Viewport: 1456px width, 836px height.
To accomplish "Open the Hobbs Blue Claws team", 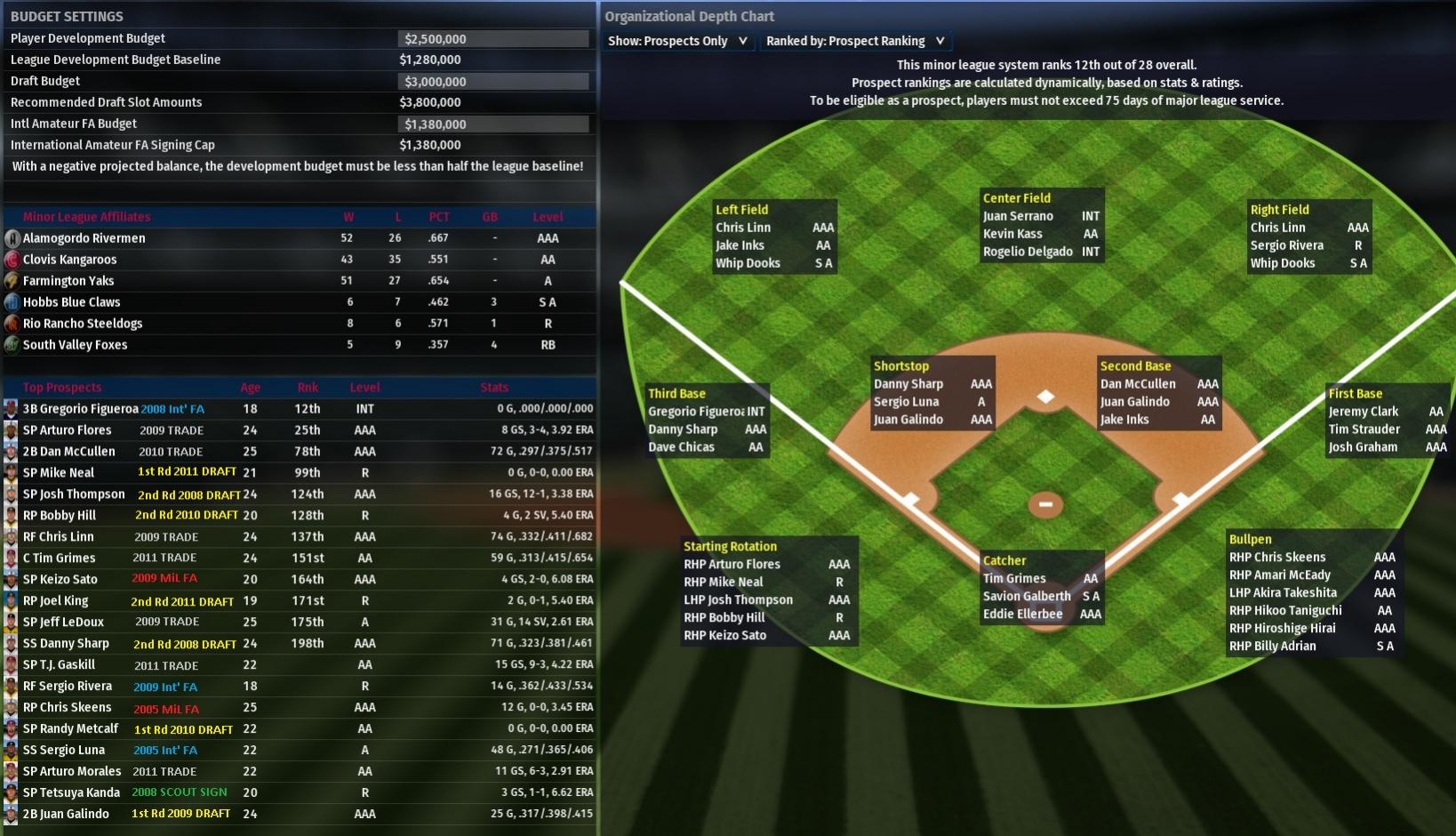I will (71, 302).
